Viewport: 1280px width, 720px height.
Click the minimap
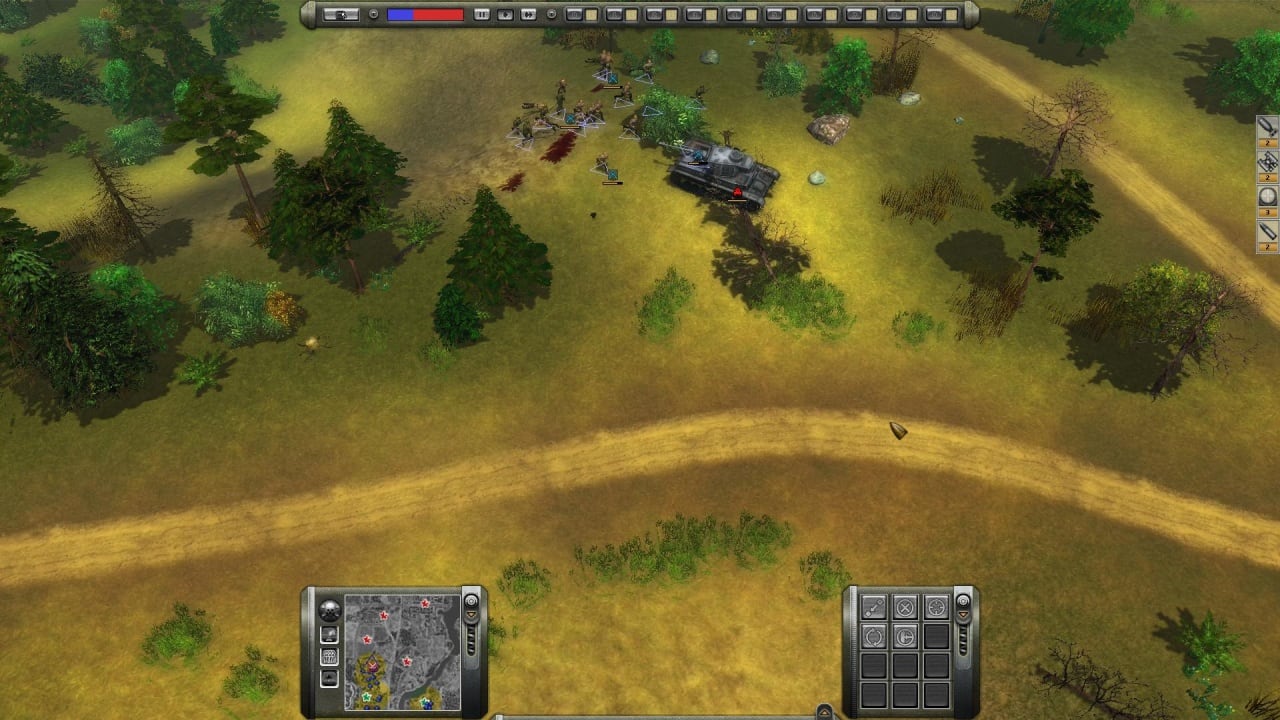(402, 652)
